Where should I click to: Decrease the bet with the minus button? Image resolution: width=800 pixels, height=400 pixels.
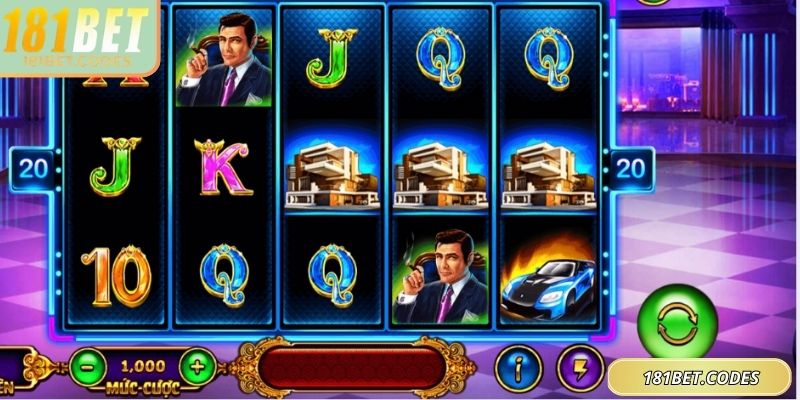(x=87, y=367)
